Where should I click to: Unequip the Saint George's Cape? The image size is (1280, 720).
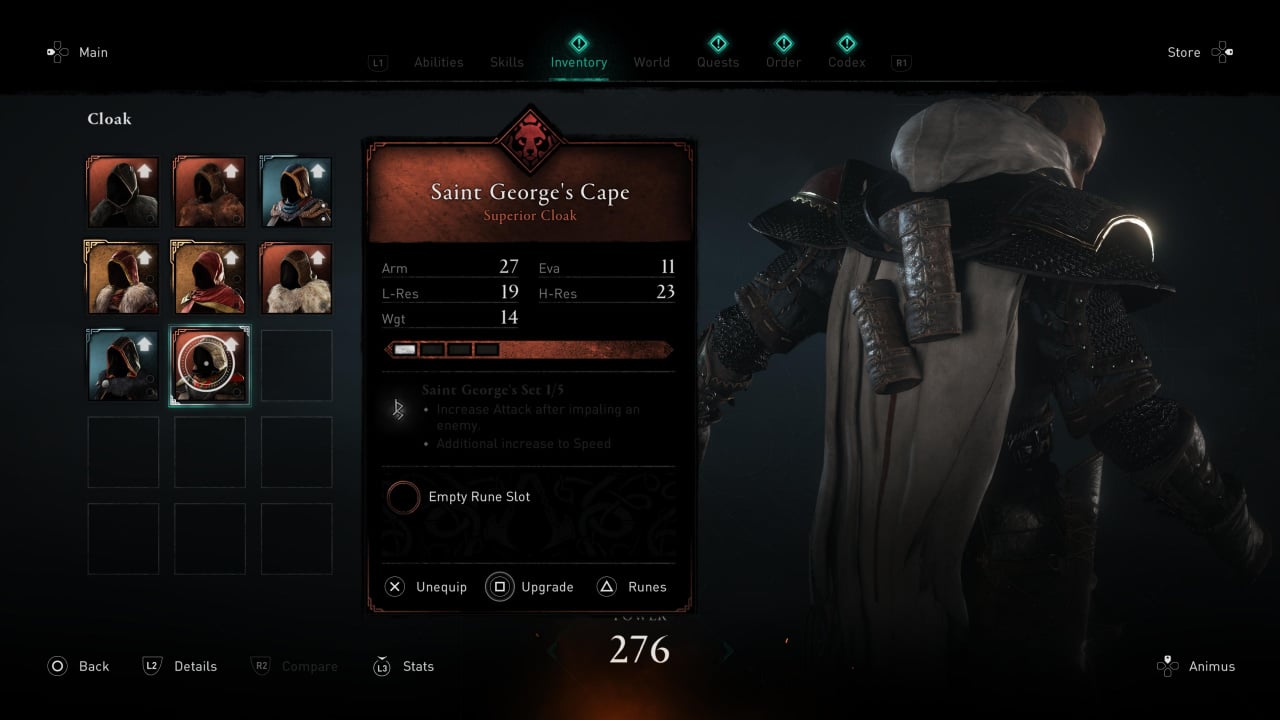coord(427,587)
